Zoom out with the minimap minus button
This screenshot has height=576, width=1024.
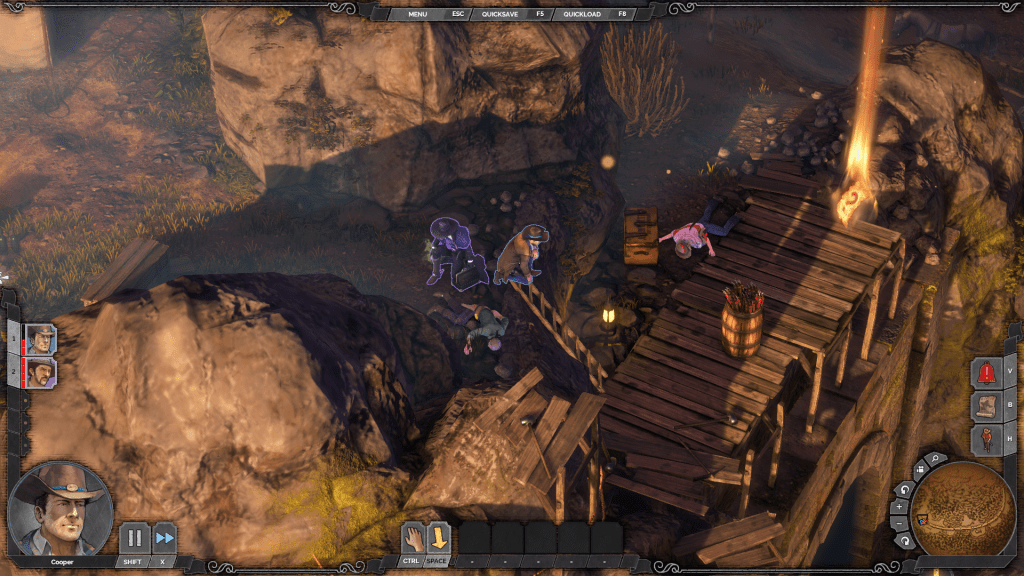(x=897, y=524)
